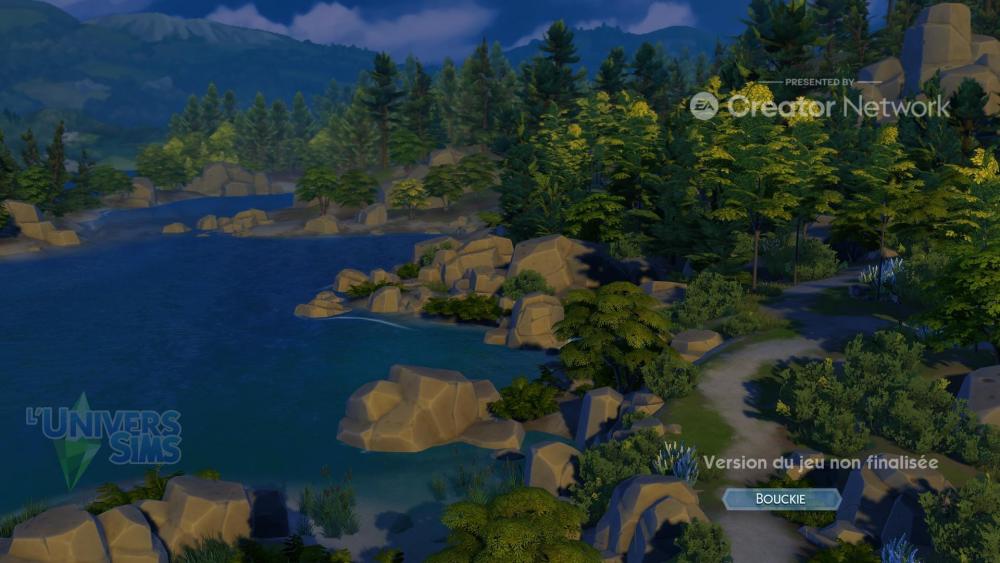Click the BOUCKIE name label
The width and height of the screenshot is (1000, 563).
click(x=782, y=499)
